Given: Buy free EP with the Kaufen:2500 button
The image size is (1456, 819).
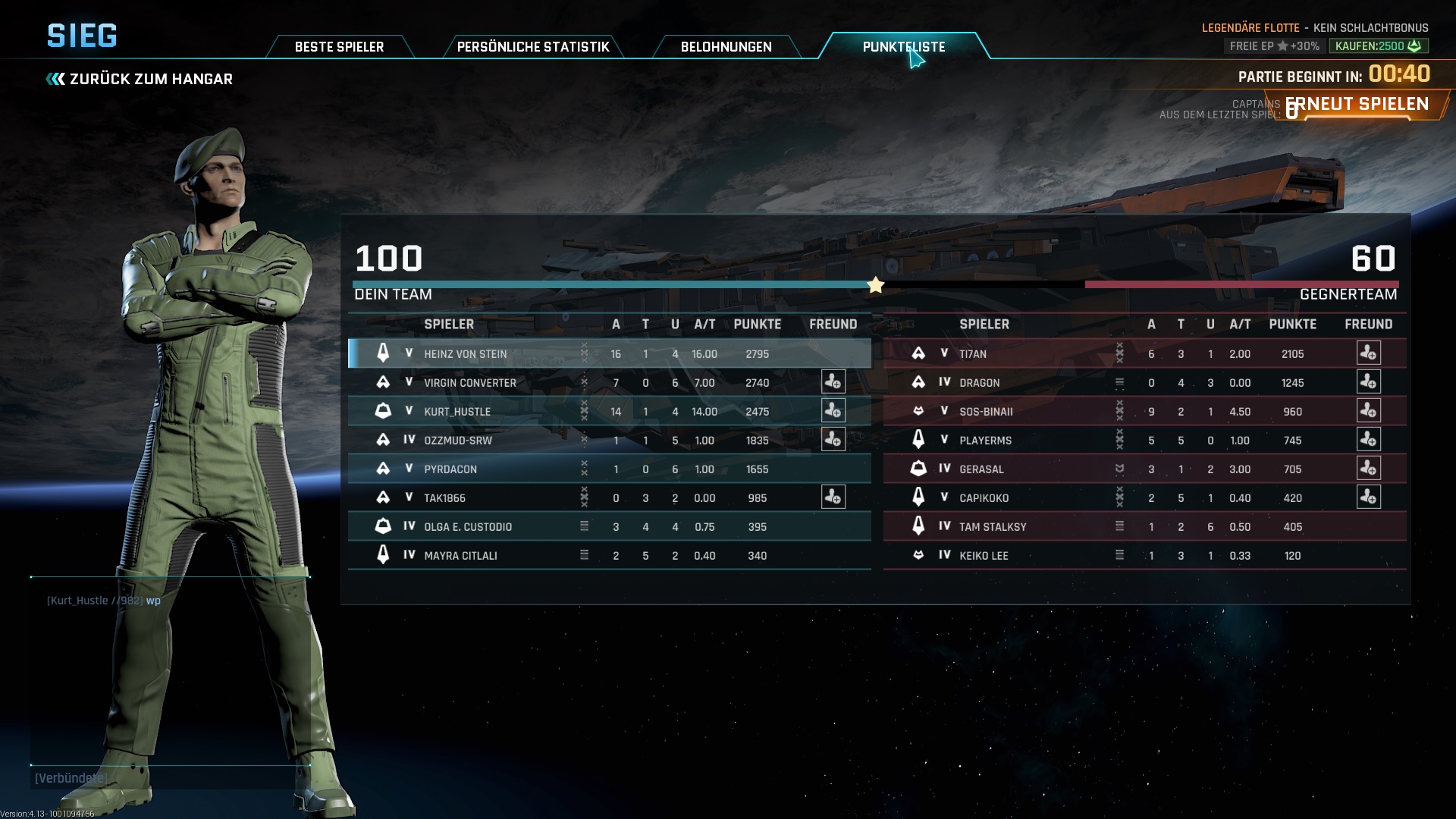Looking at the screenshot, I should click(x=1378, y=46).
